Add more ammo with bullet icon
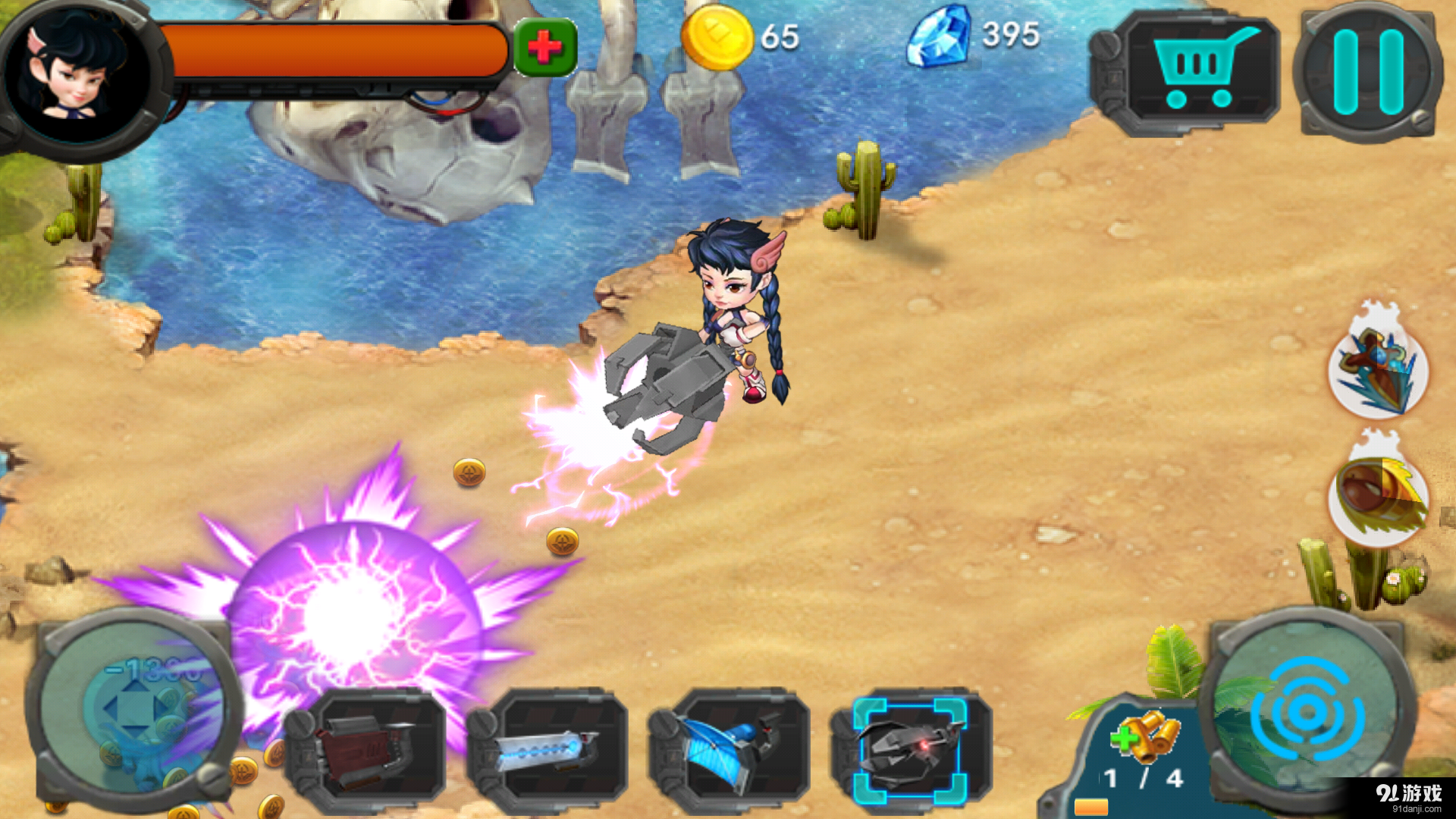 click(x=1145, y=734)
